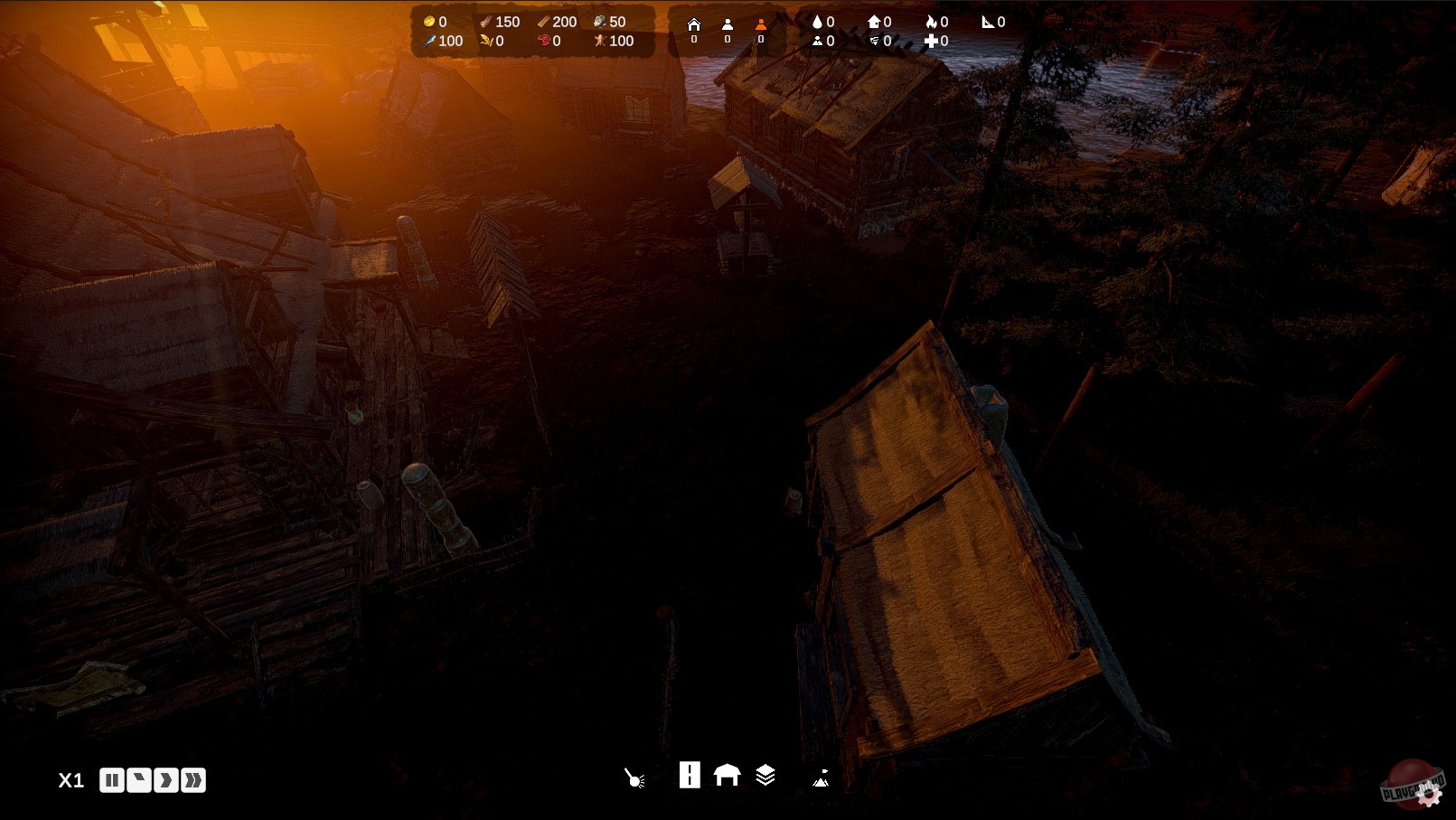Open the door construction tool
Screen dimensions: 1456x820
690,775
